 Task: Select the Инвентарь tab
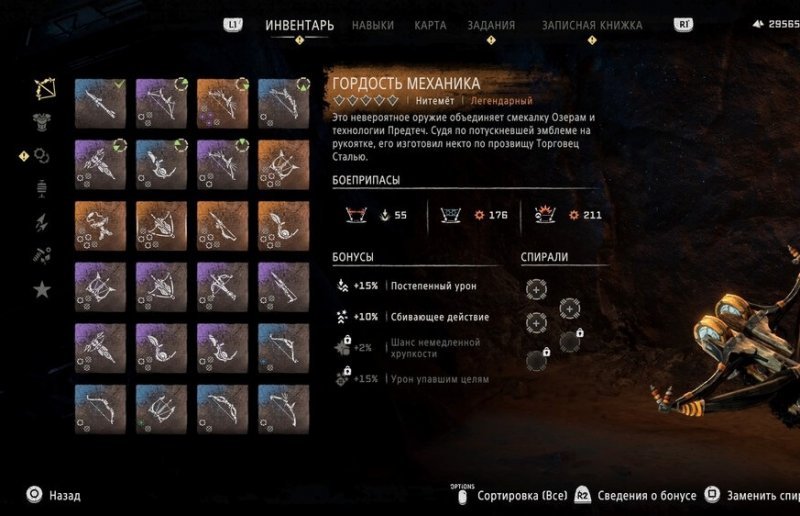(299, 25)
